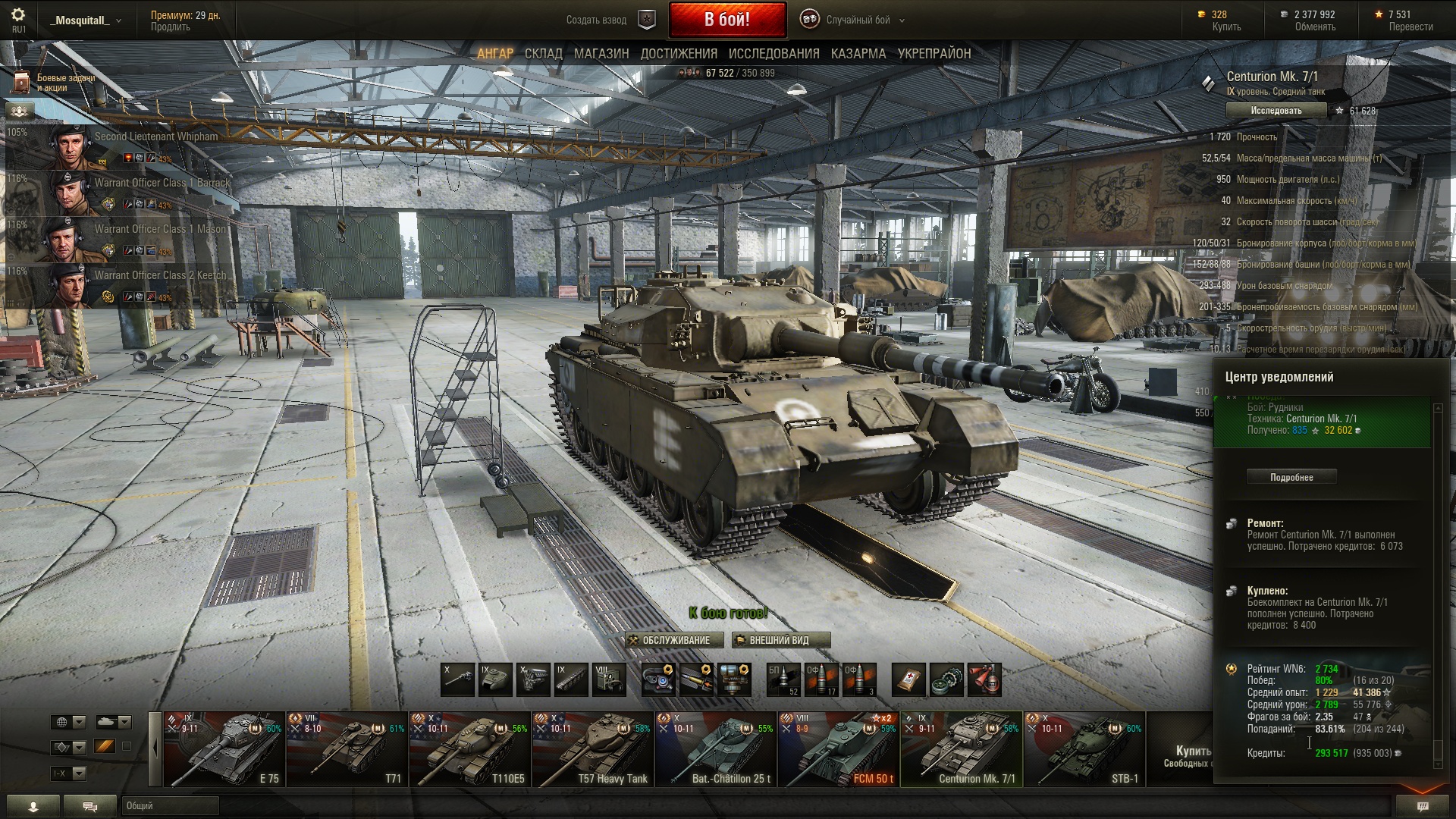Click the Исследовать research button
1456x819 pixels.
click(1276, 111)
